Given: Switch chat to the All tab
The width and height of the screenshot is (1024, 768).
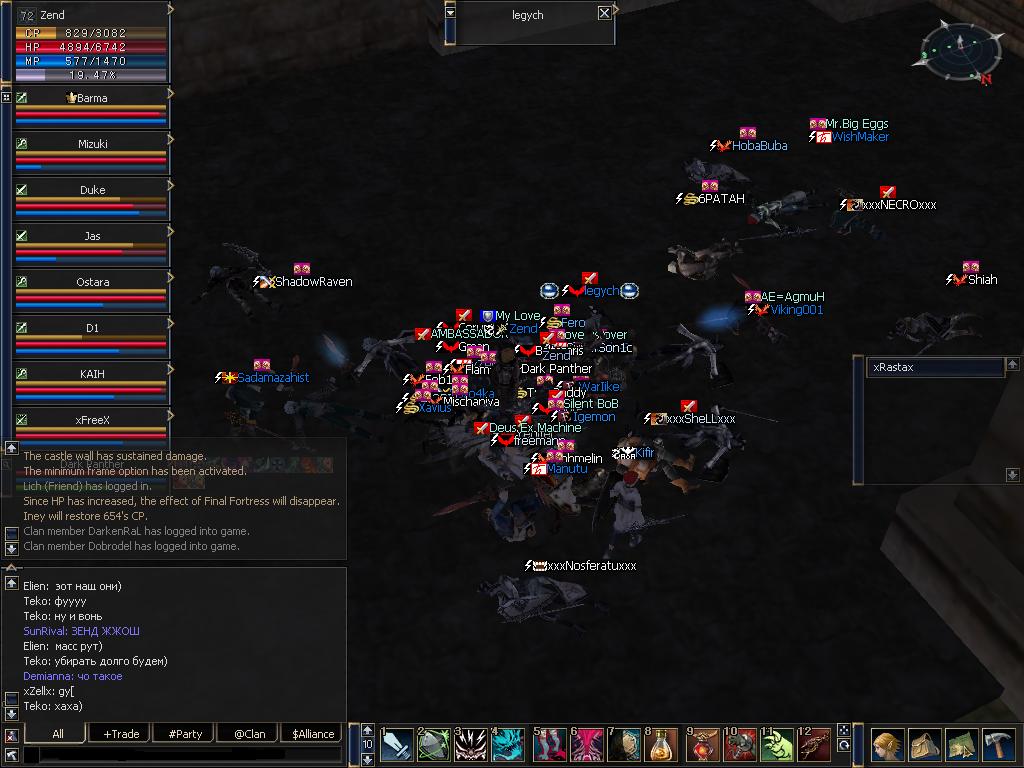Looking at the screenshot, I should (57, 734).
